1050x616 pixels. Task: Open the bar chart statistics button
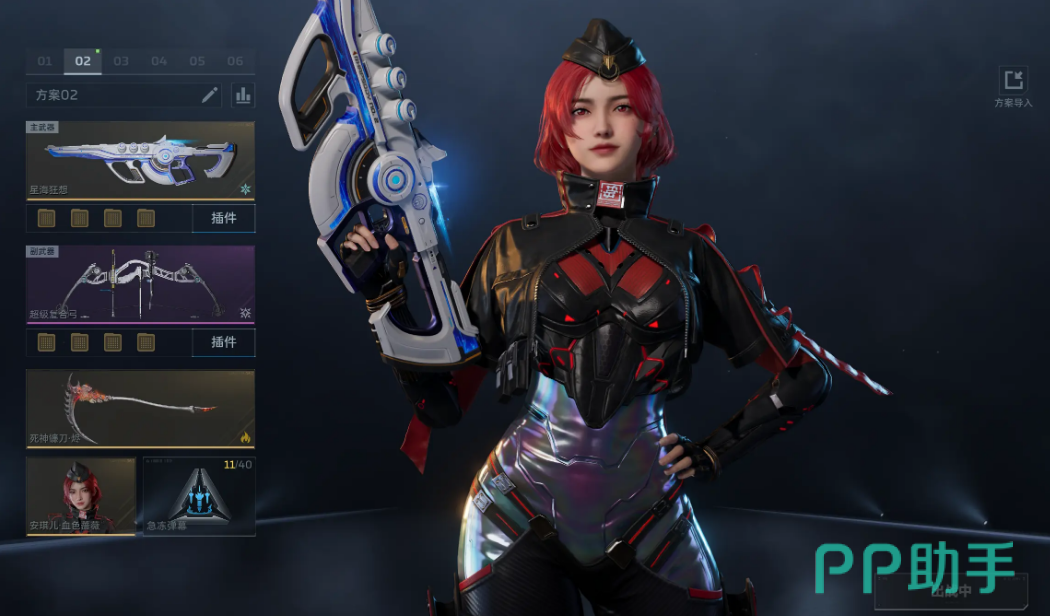[243, 95]
